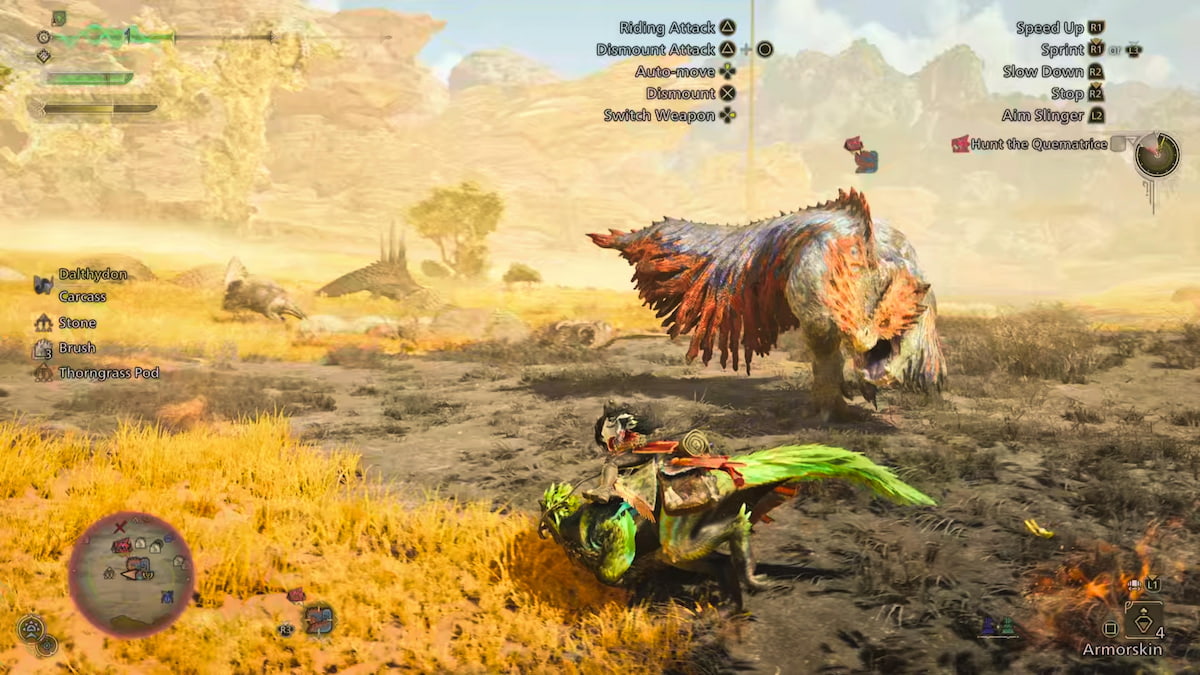Viewport: 1200px width, 675px height.
Task: Click the Quematrice target icon beside the minimap
Action: pos(319,619)
